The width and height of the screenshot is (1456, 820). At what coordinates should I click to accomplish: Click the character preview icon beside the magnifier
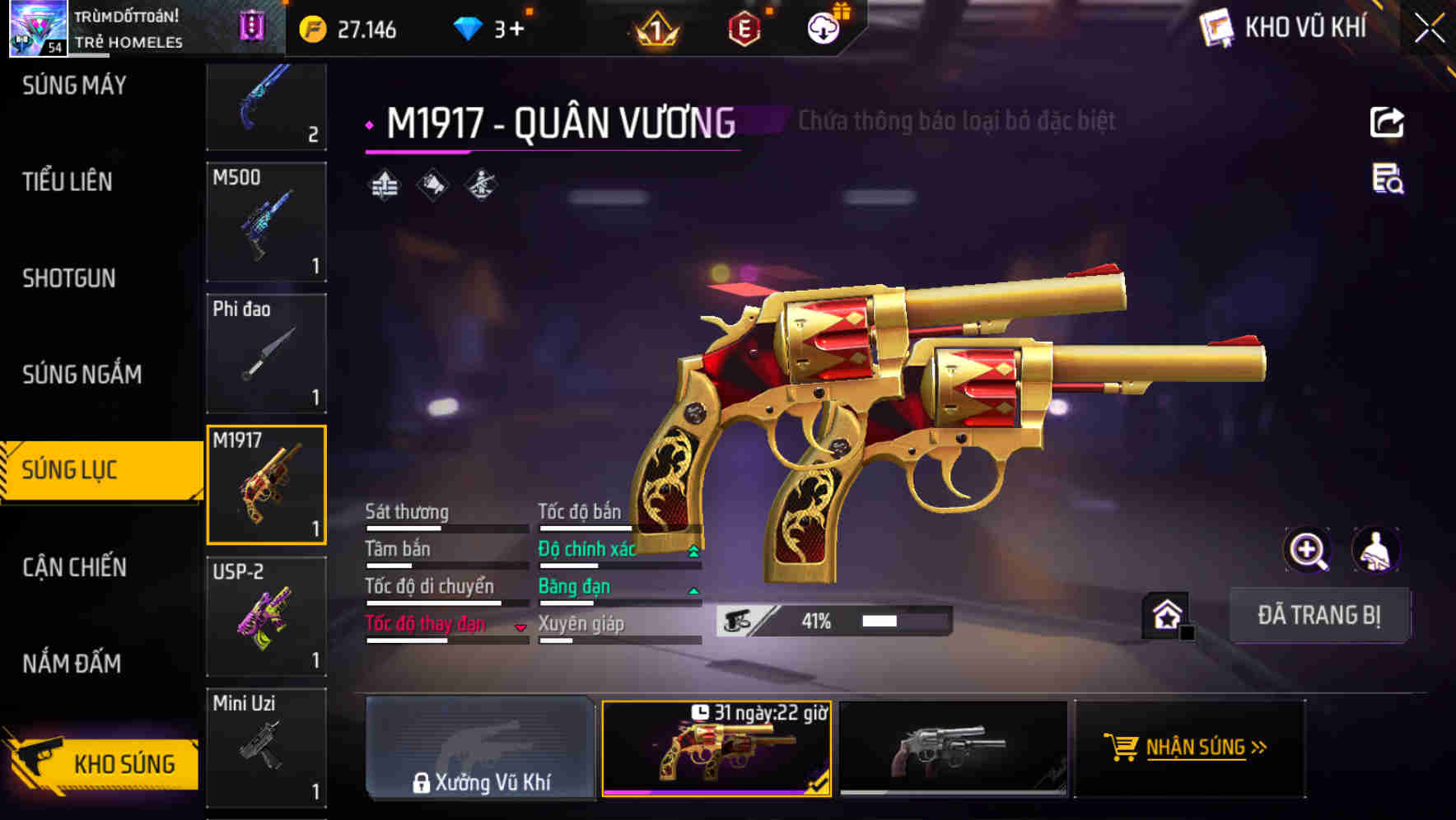pos(1374,550)
